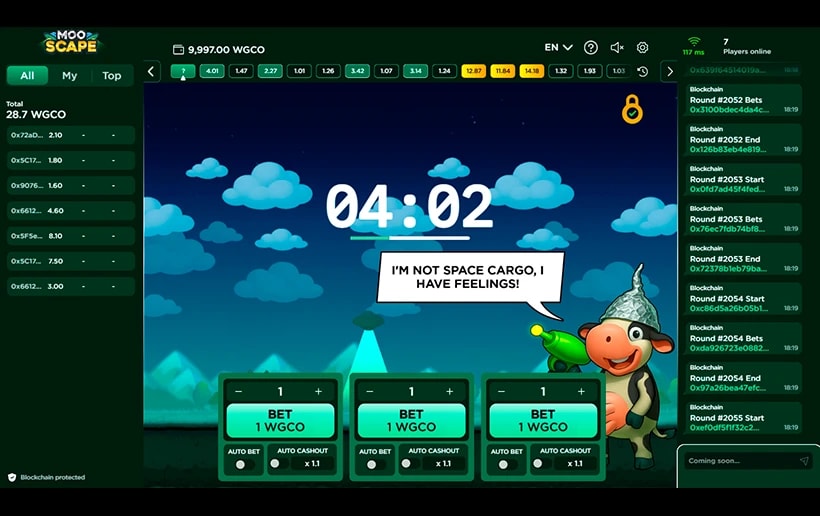
Task: Click the 14.18 multiplier history chip
Action: [531, 71]
